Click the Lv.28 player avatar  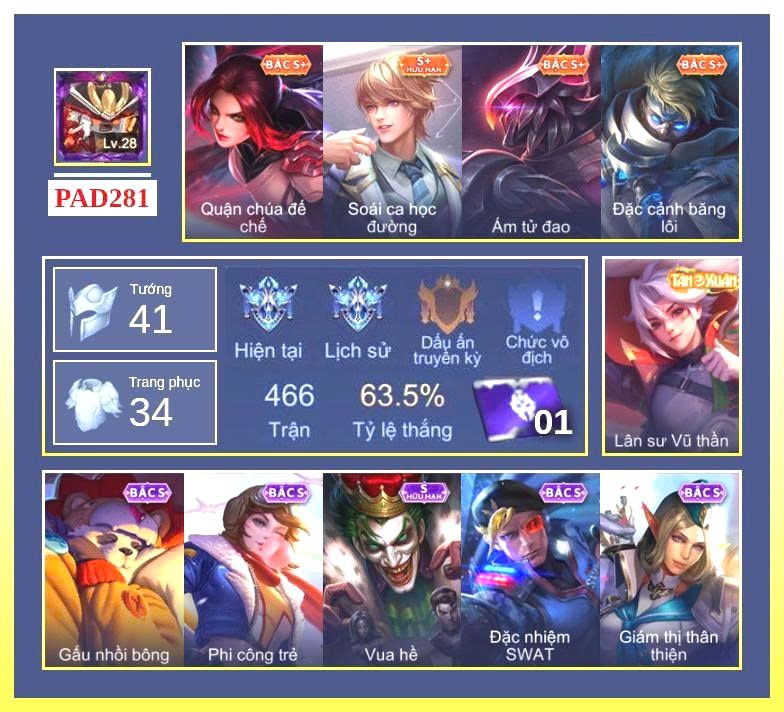pyautogui.click(x=102, y=117)
